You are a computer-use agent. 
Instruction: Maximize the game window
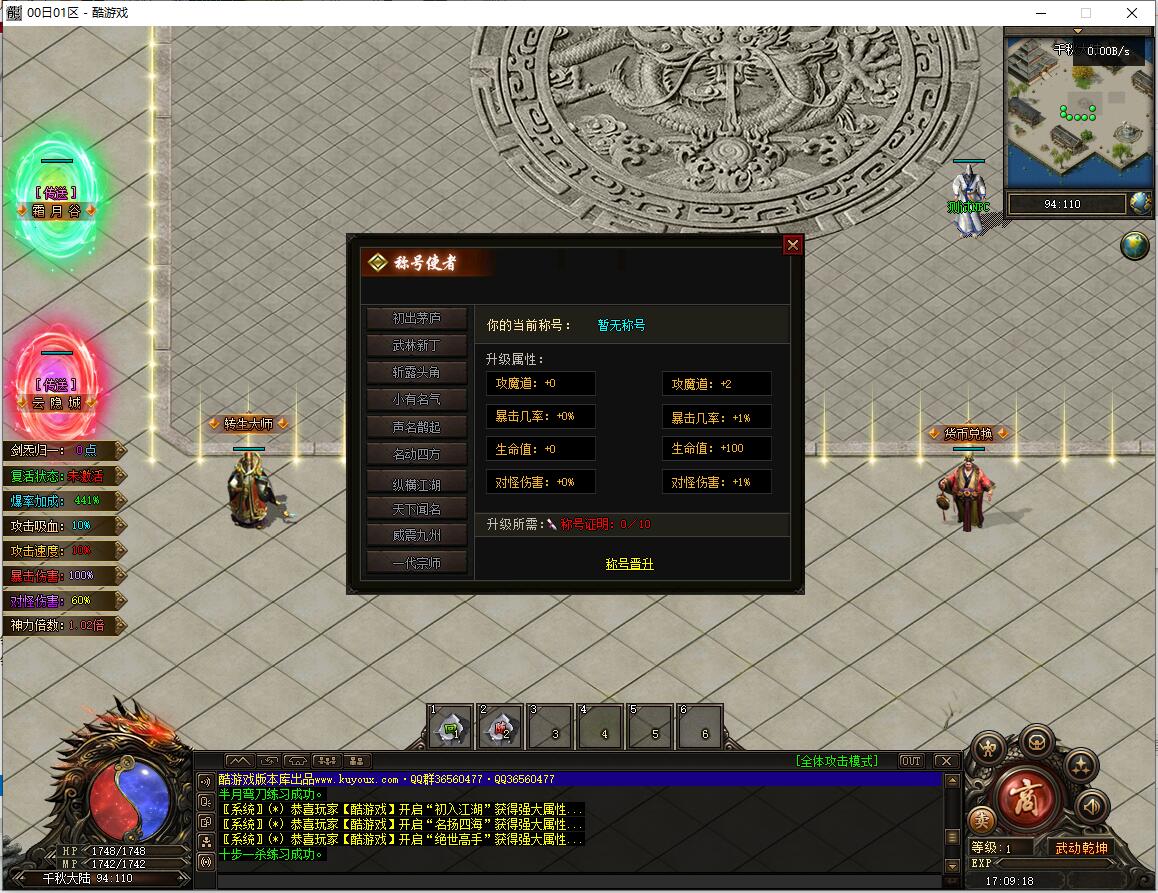pyautogui.click(x=1086, y=13)
